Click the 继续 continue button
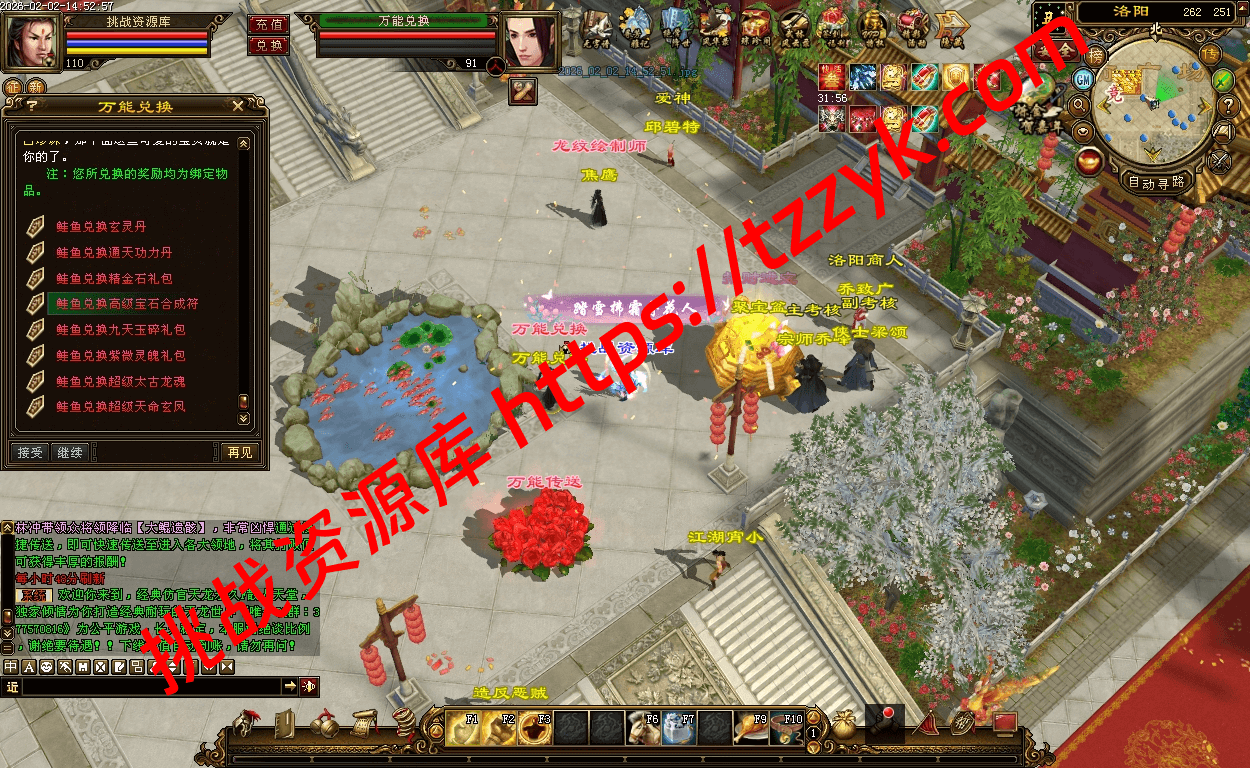Screen dimensions: 1250x768 69,453
